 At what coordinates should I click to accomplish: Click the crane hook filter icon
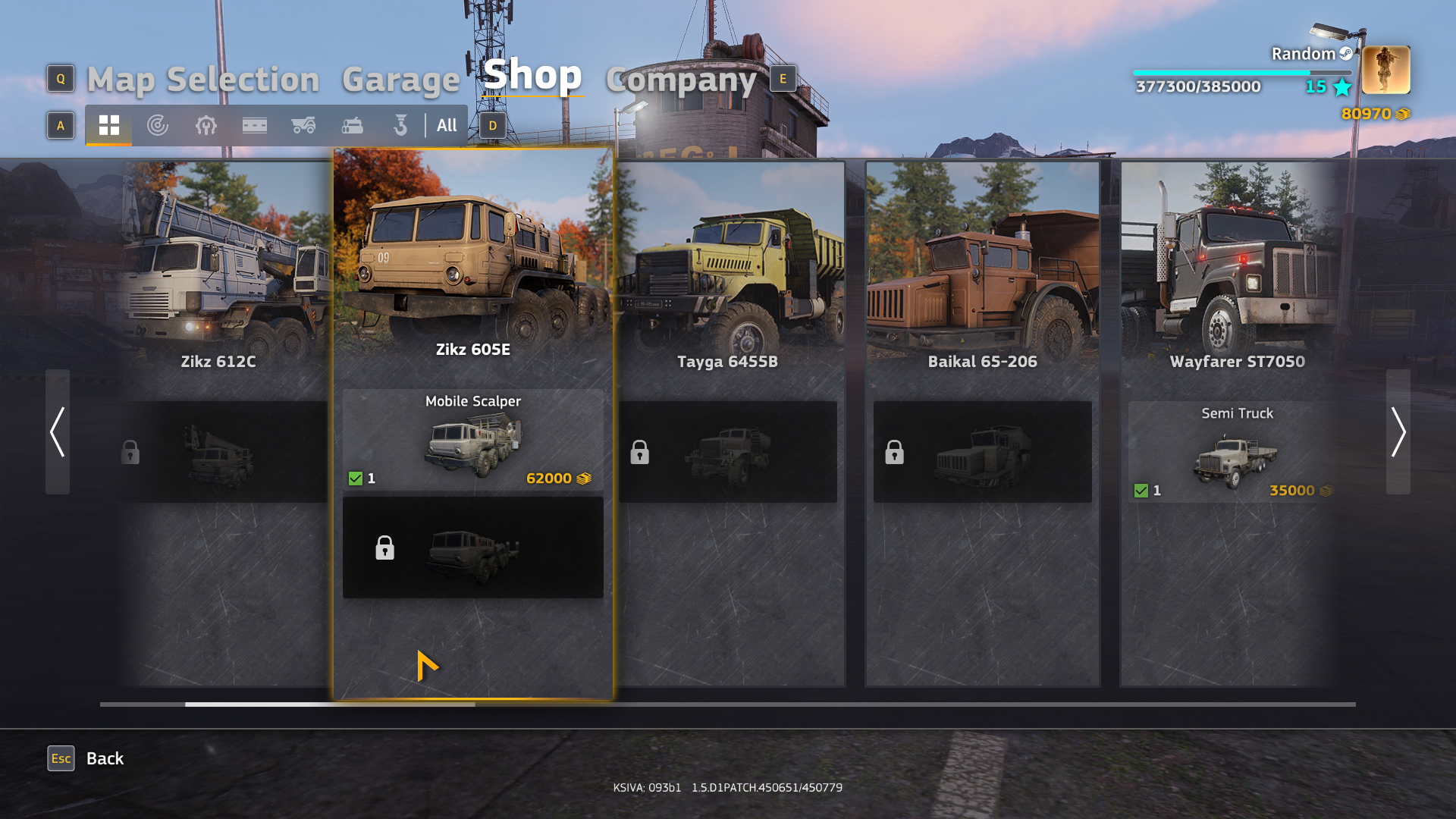pyautogui.click(x=400, y=126)
